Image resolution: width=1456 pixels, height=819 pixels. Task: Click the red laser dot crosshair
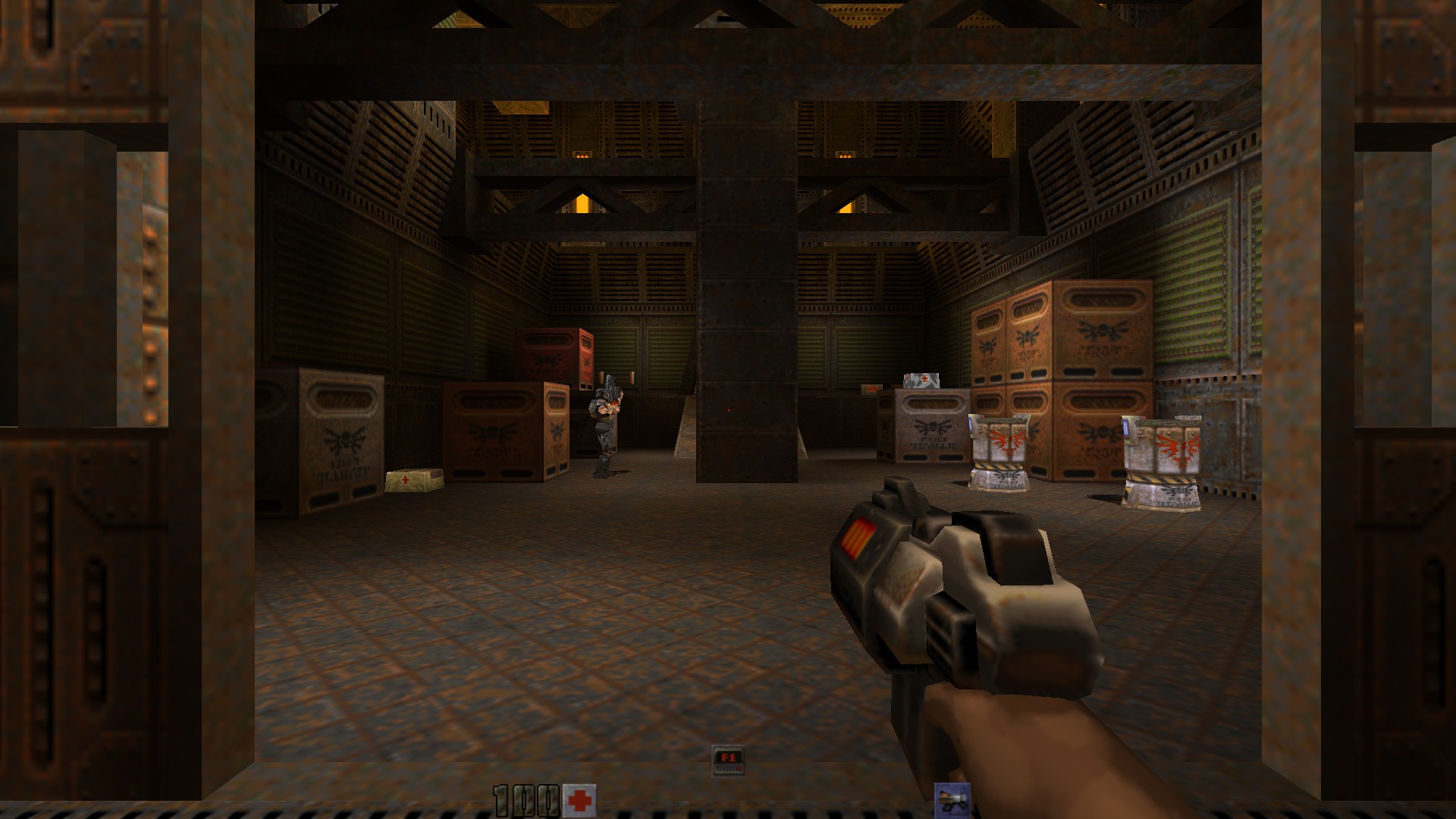[x=727, y=409]
